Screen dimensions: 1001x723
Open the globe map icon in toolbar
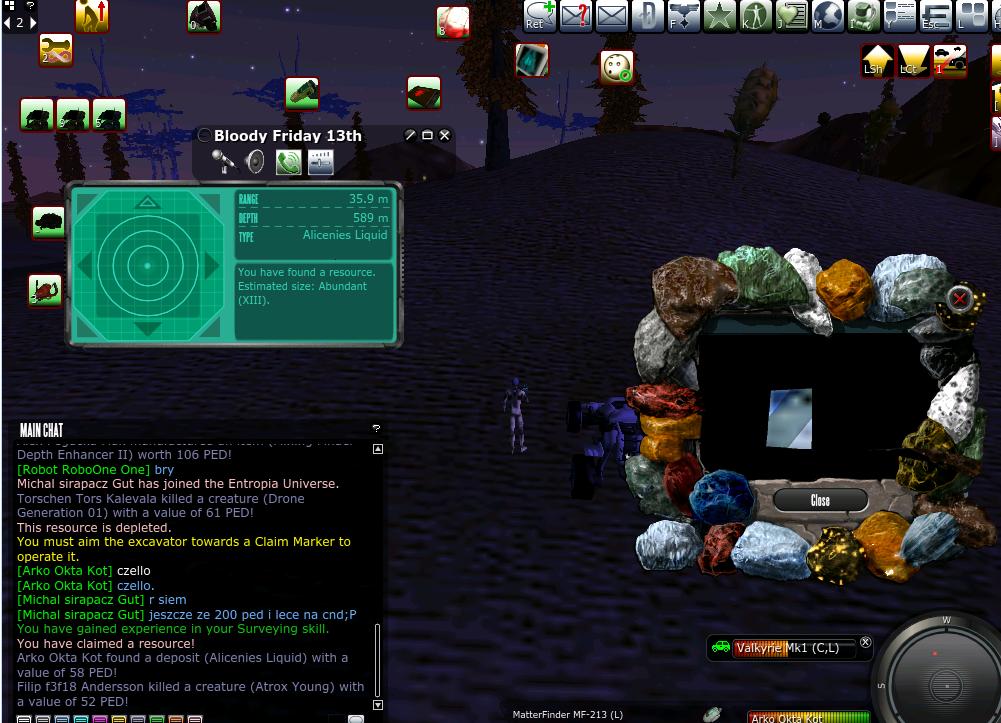827,15
